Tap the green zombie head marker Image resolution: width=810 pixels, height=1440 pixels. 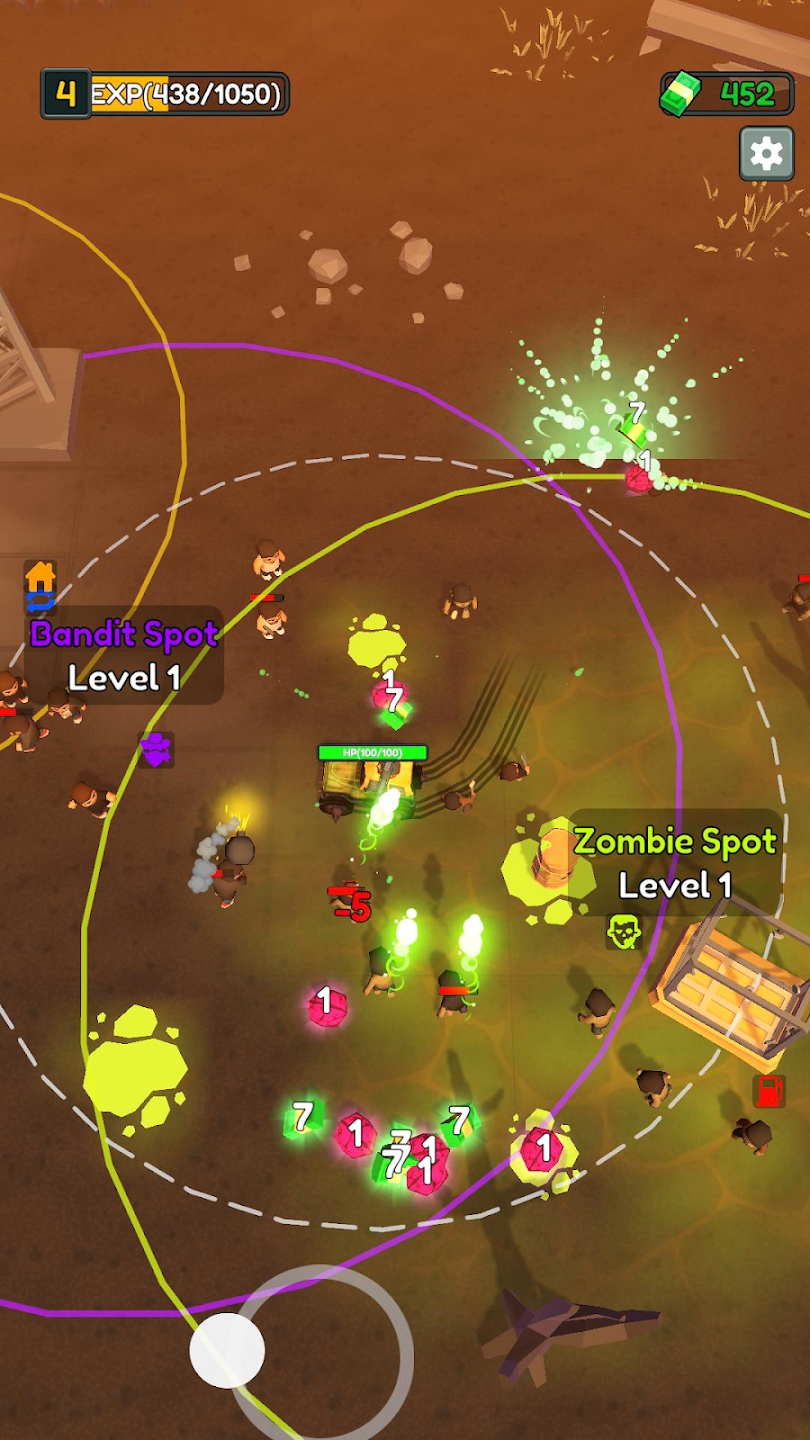pos(623,932)
